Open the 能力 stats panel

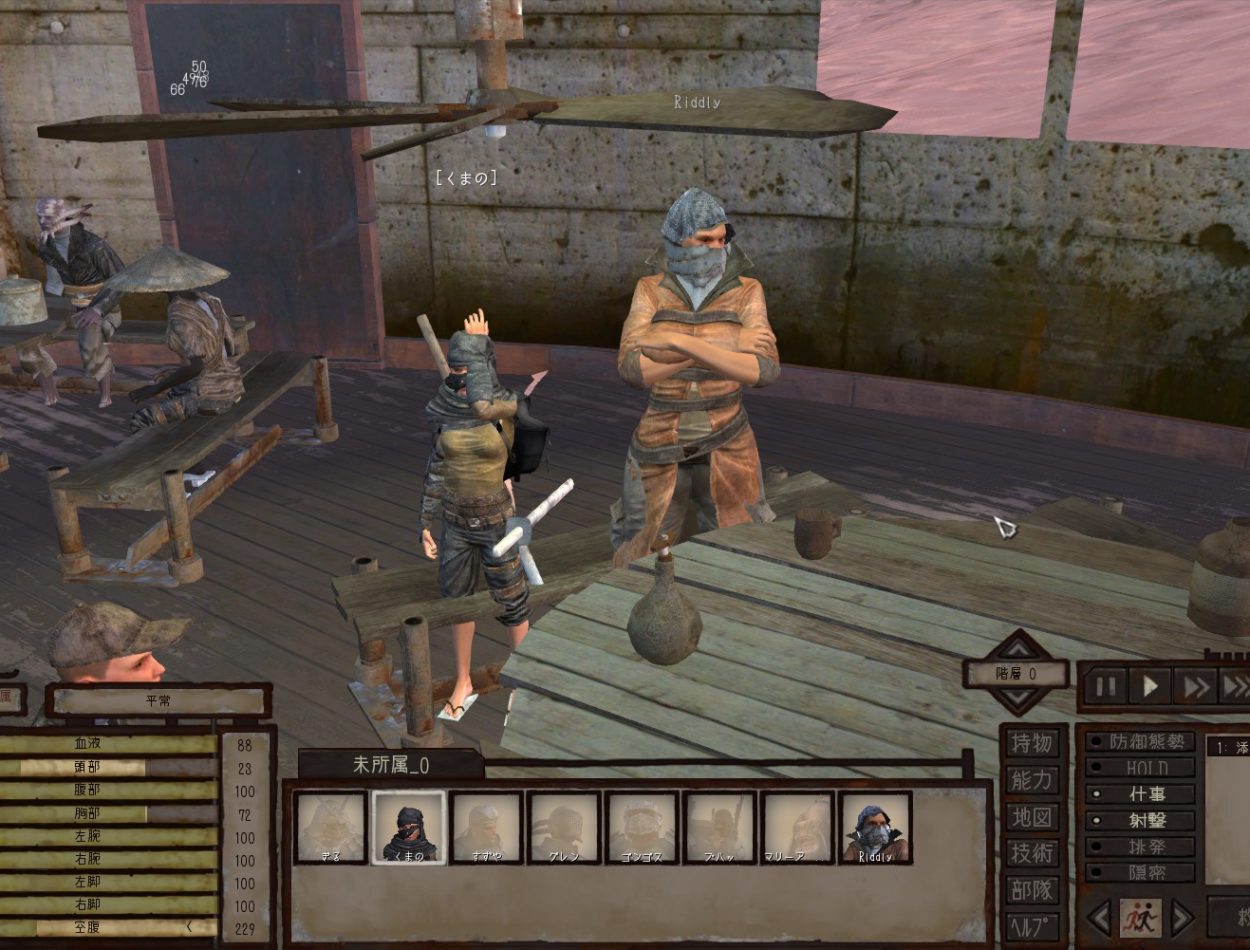click(1032, 780)
